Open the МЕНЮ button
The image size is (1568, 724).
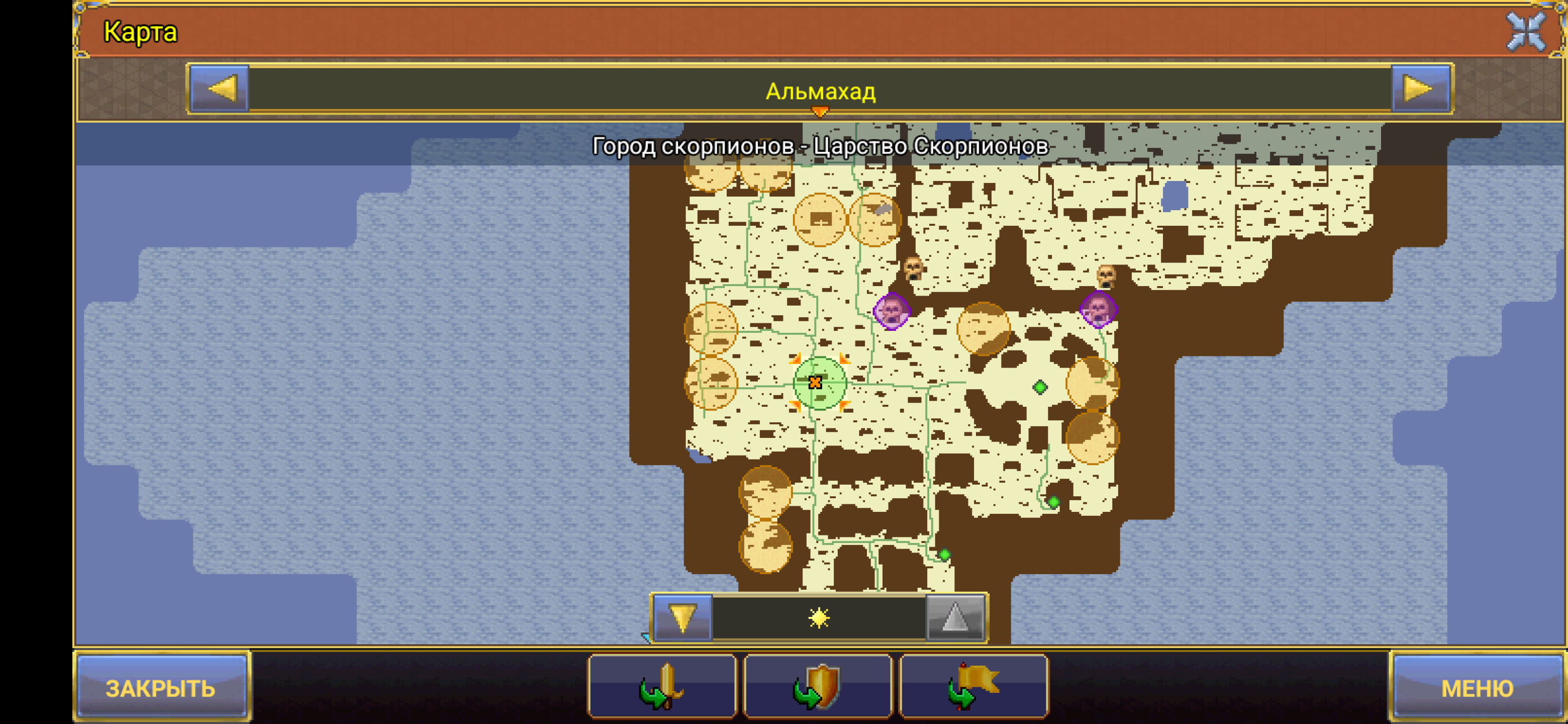pos(1478,688)
